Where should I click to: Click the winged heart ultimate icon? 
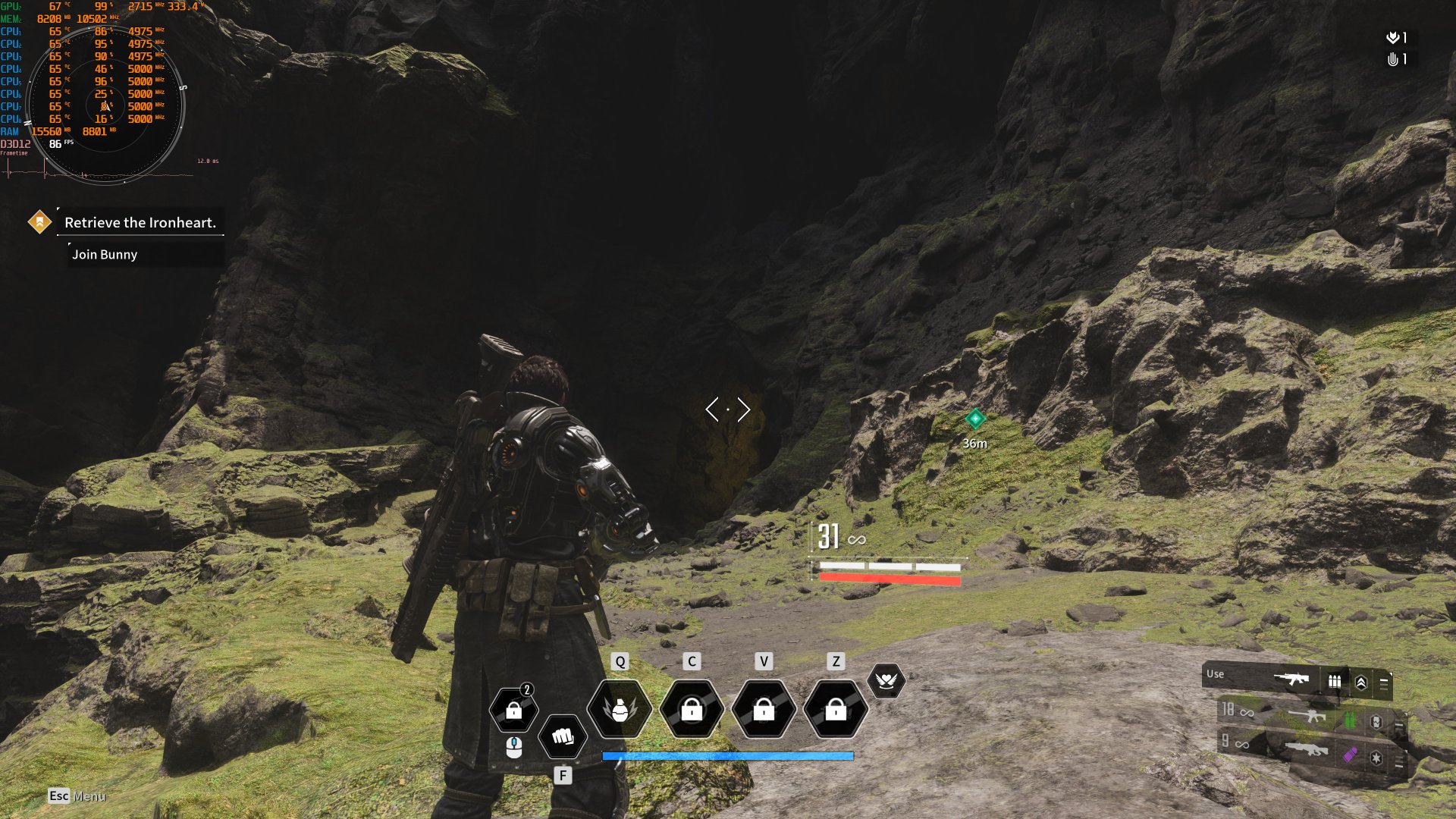[886, 681]
